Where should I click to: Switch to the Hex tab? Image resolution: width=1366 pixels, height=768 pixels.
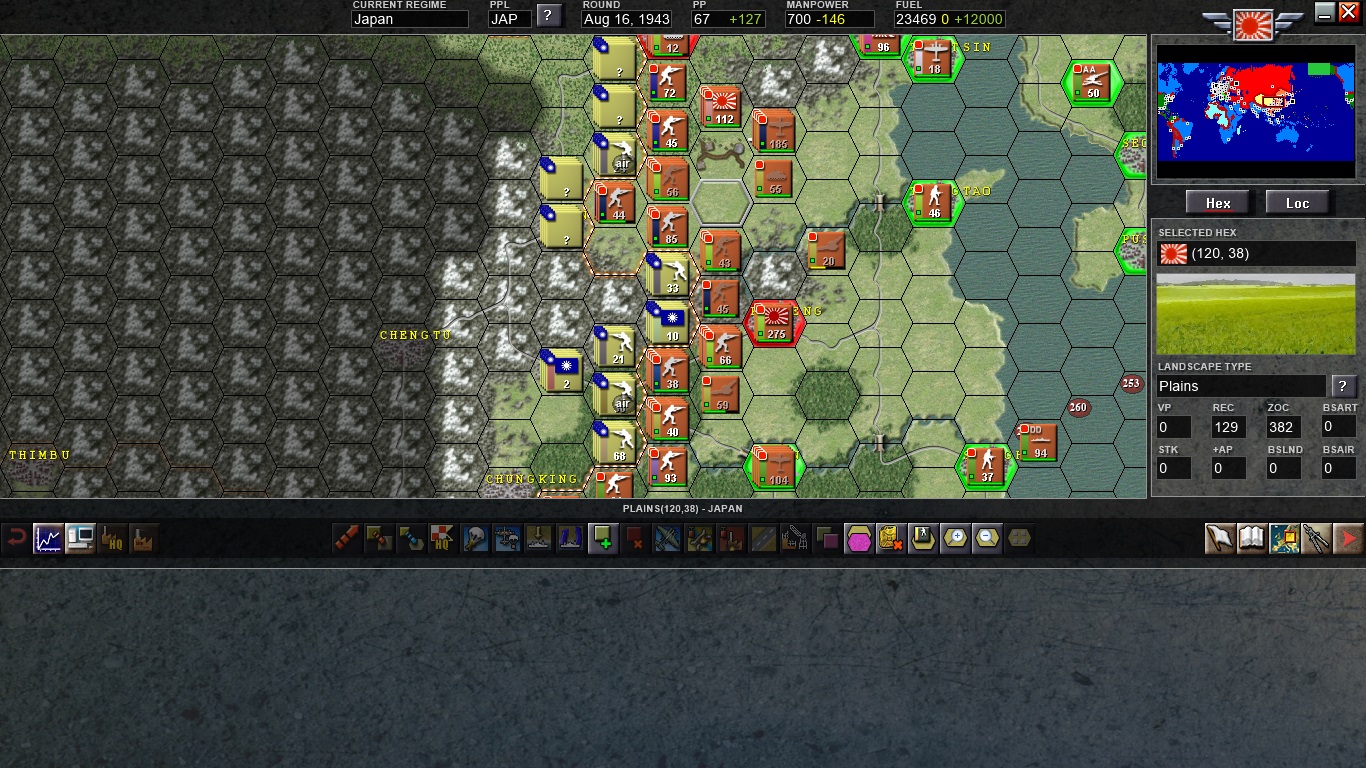[x=1217, y=202]
